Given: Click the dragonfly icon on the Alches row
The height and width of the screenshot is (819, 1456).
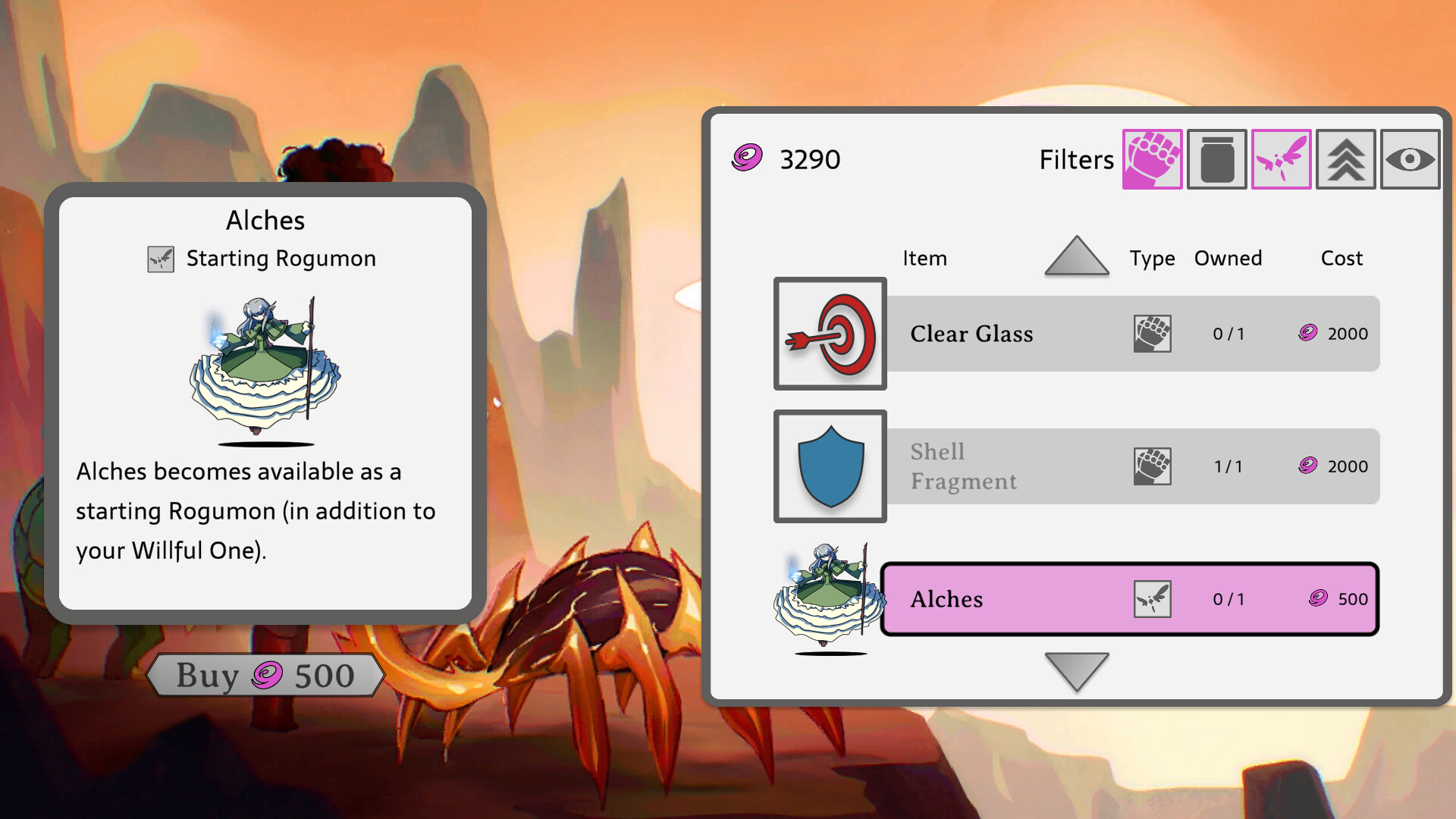Looking at the screenshot, I should (1152, 598).
